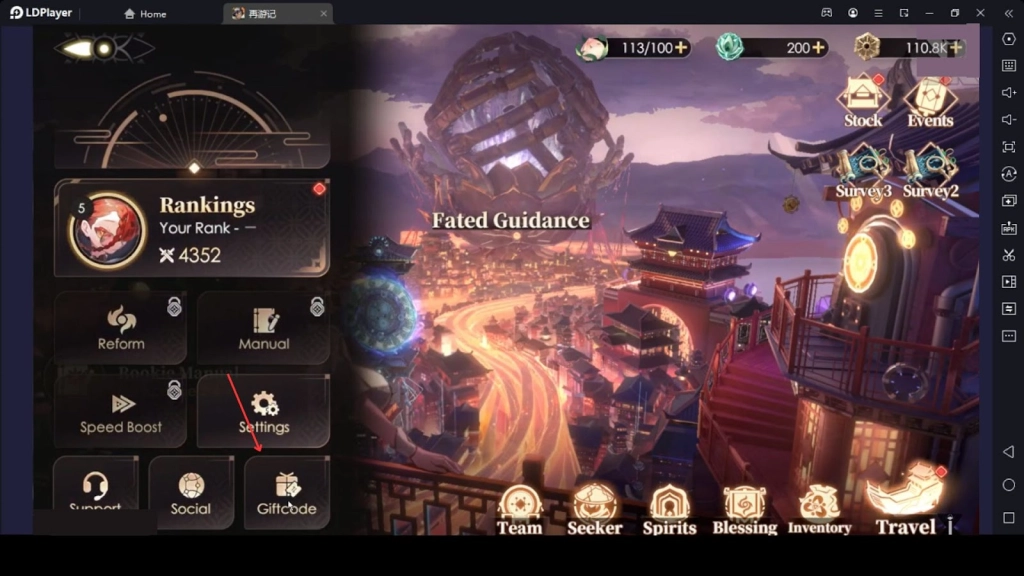
Task: Open the Reform menu
Action: [x=121, y=328]
